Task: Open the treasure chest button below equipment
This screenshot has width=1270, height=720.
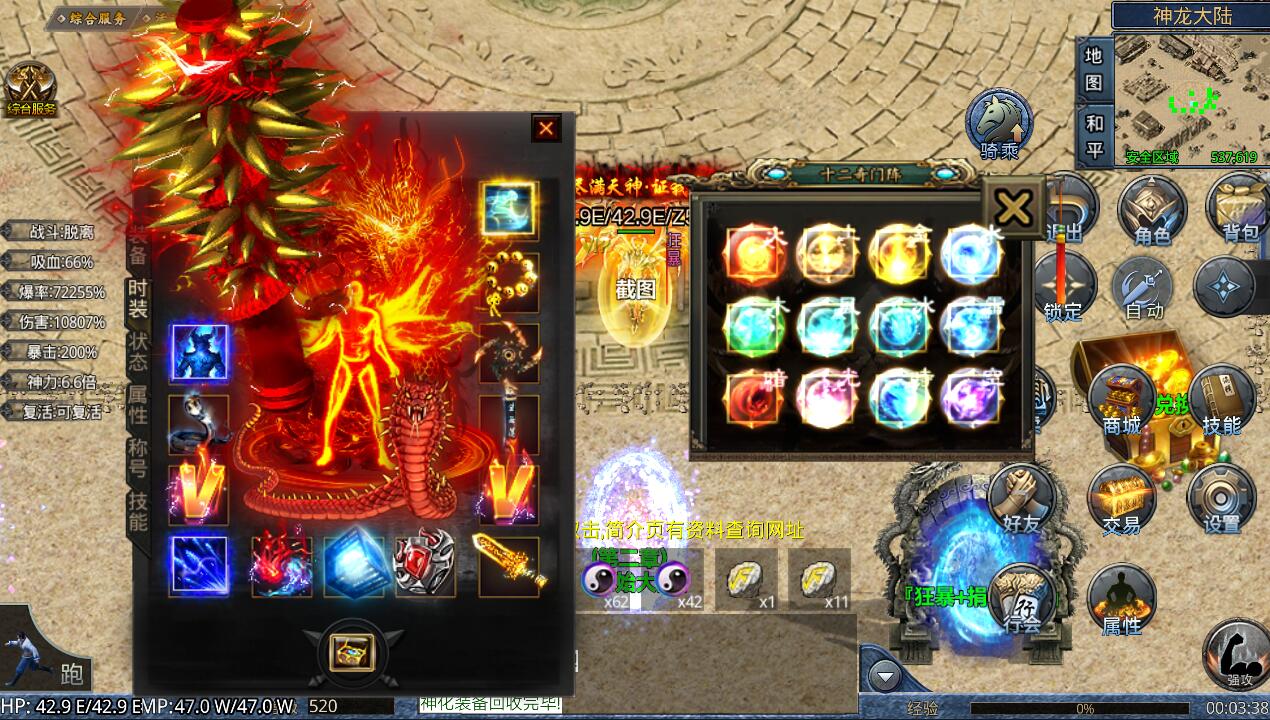Action: 351,651
